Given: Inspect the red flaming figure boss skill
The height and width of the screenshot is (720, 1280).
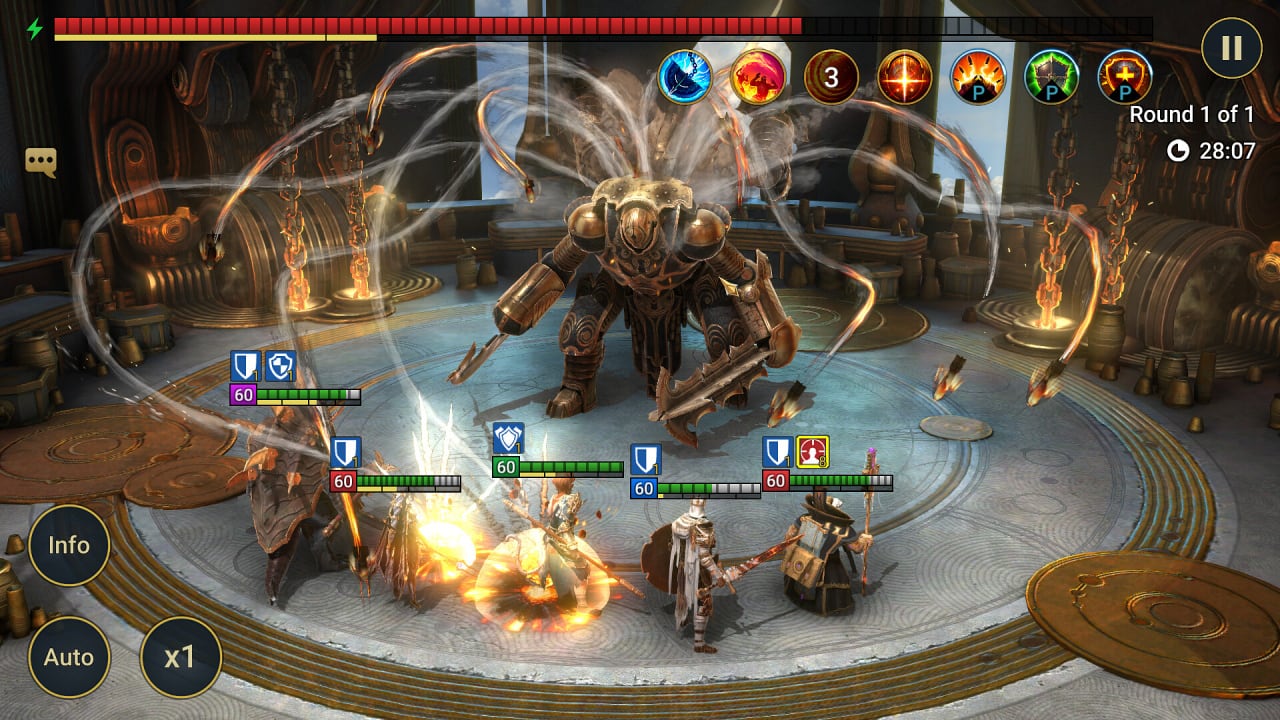Looking at the screenshot, I should click(758, 77).
